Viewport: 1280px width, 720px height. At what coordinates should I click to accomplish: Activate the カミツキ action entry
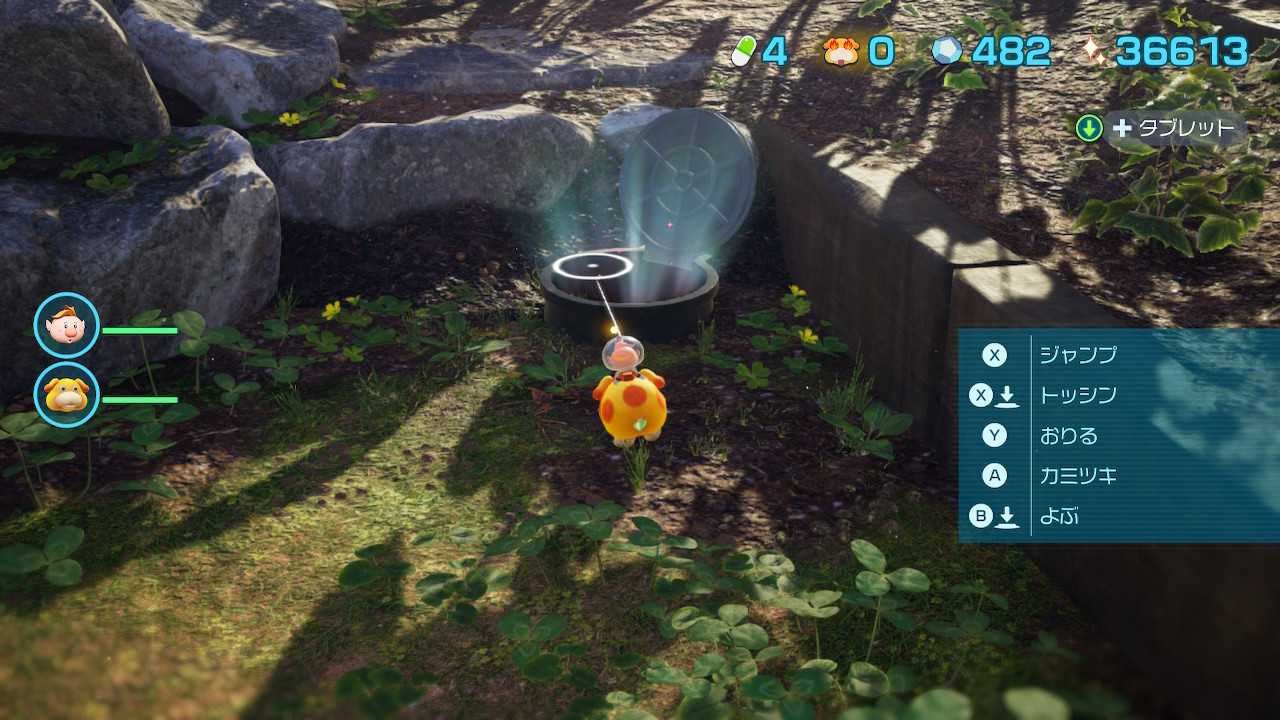coord(1077,476)
